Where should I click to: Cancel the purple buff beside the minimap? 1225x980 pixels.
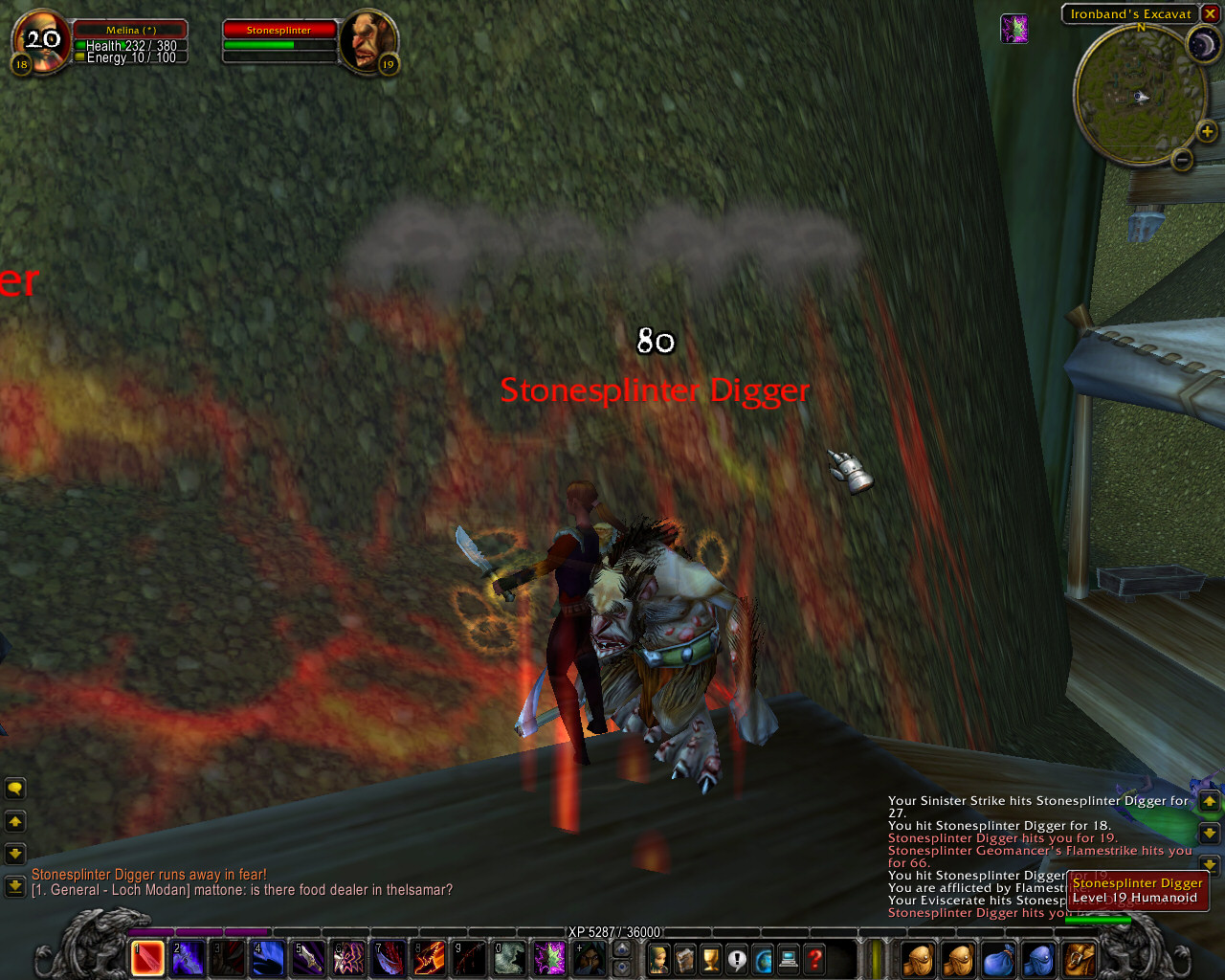(x=1014, y=30)
